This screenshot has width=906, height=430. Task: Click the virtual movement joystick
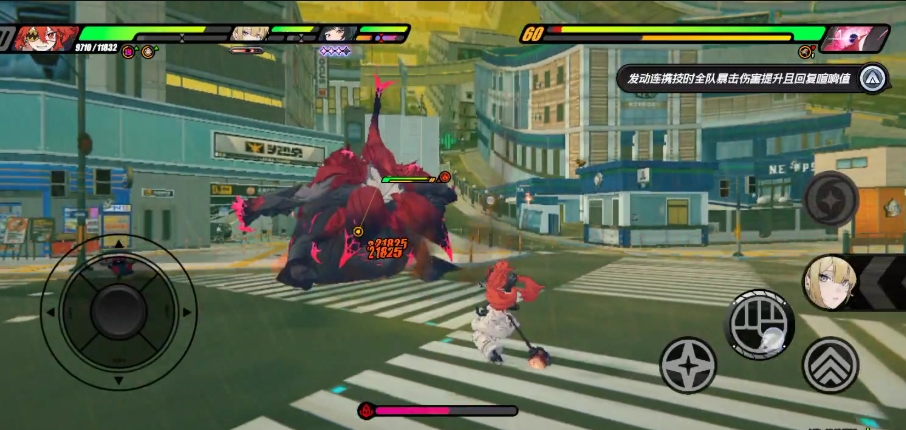click(x=118, y=312)
